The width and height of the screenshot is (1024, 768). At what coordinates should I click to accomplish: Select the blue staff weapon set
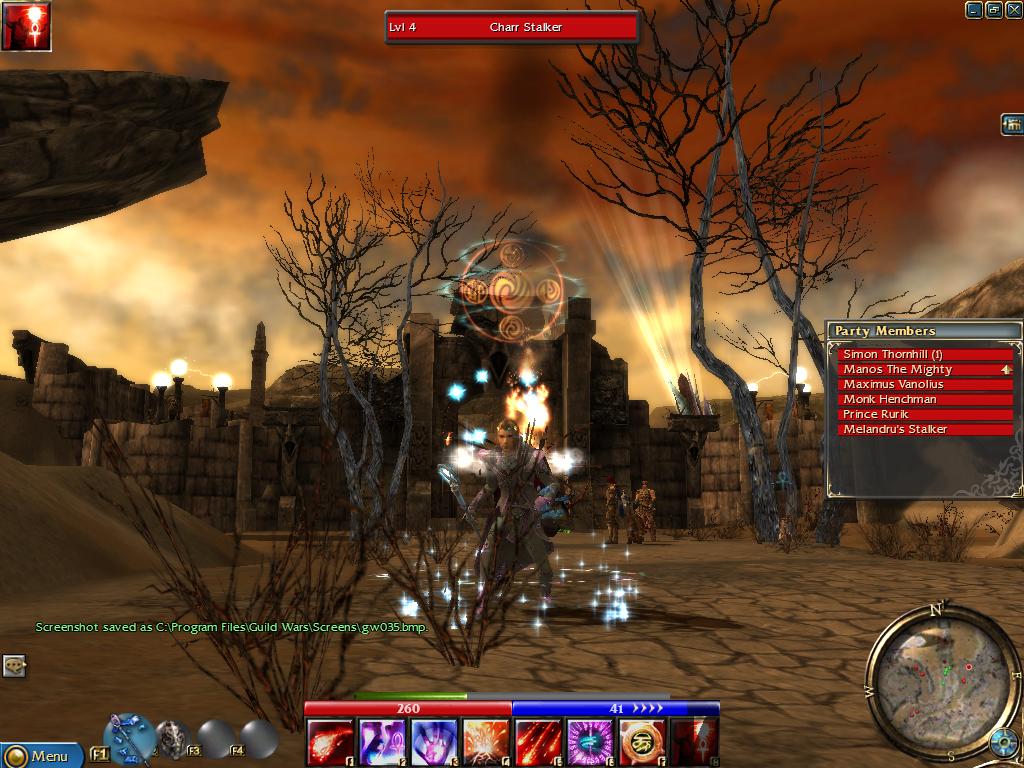(129, 737)
